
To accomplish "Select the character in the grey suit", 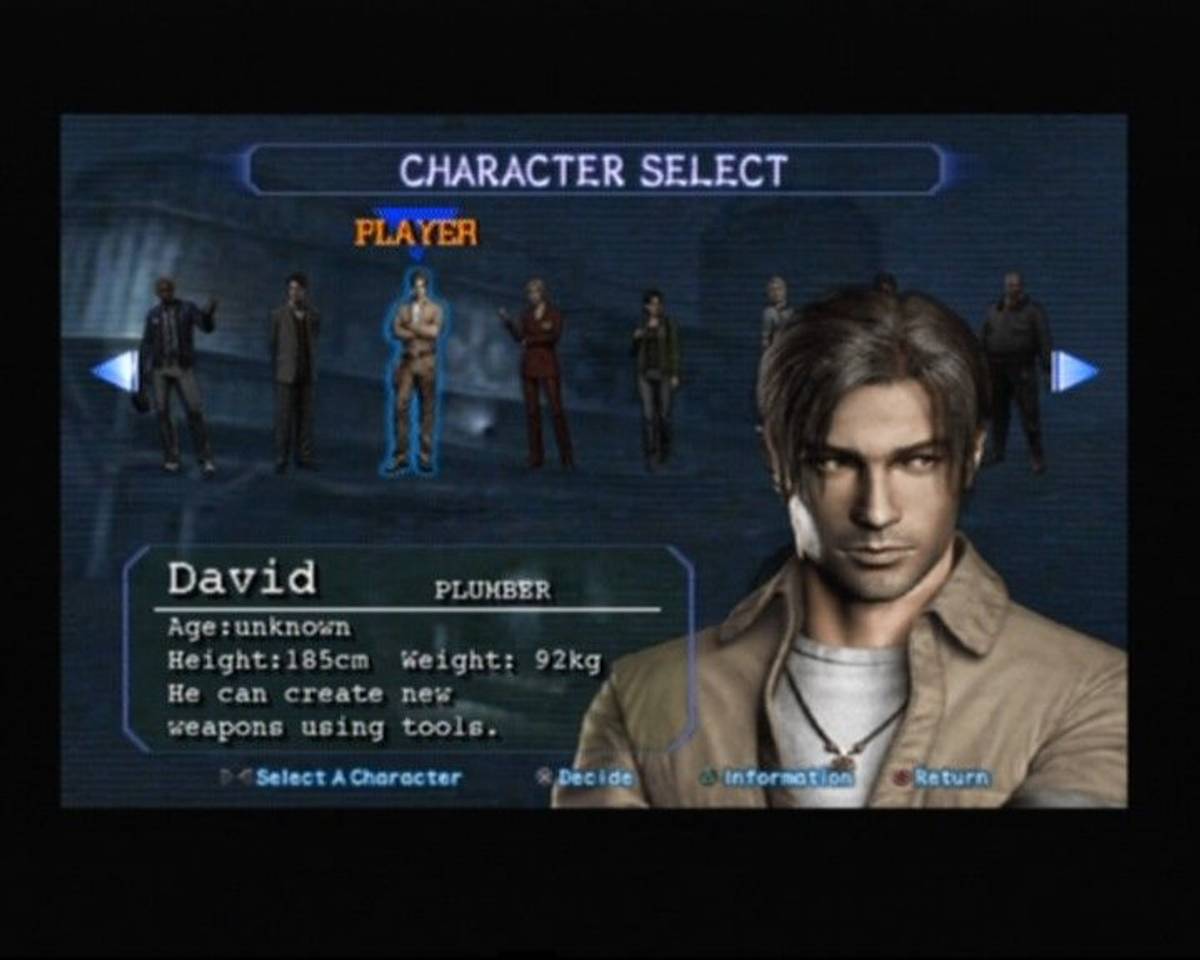I will coord(295,370).
